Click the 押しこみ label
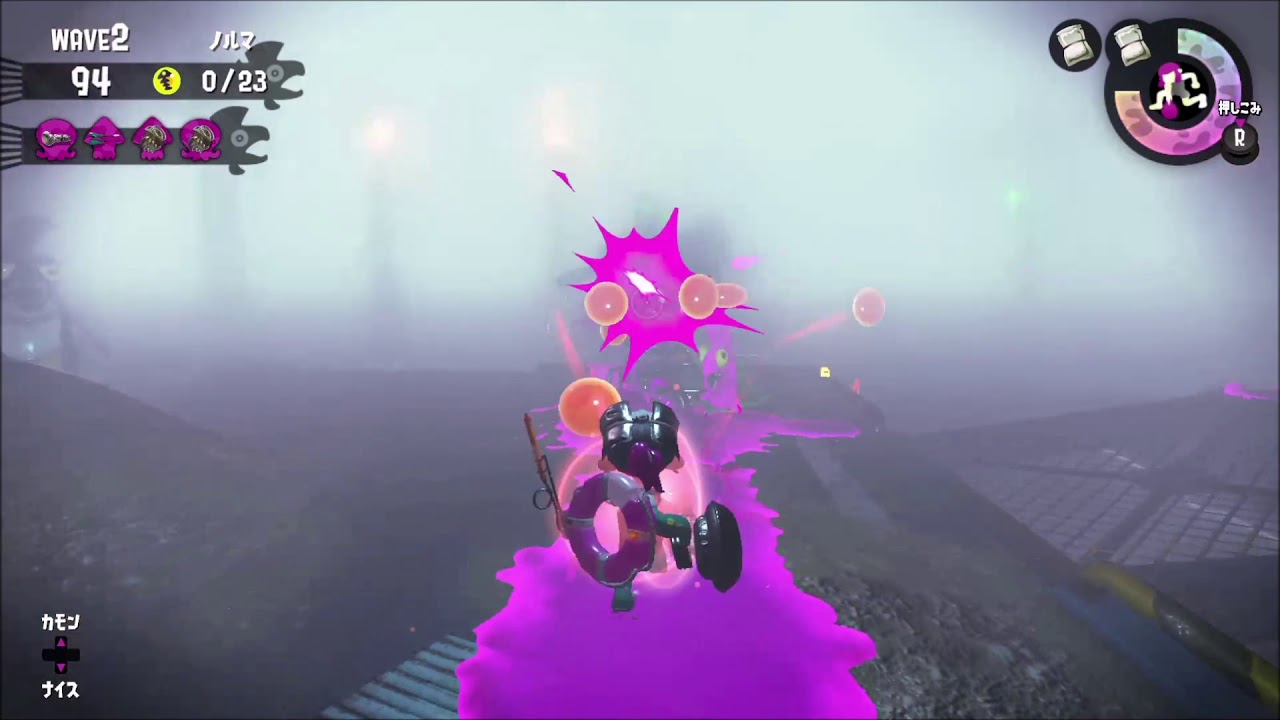The image size is (1280, 720). (x=1240, y=108)
